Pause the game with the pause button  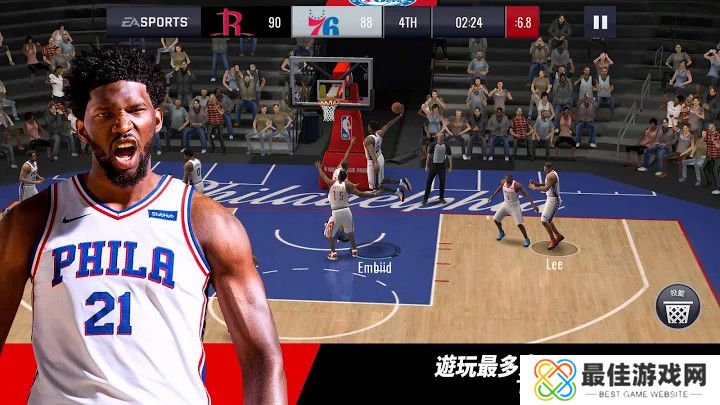pos(600,22)
